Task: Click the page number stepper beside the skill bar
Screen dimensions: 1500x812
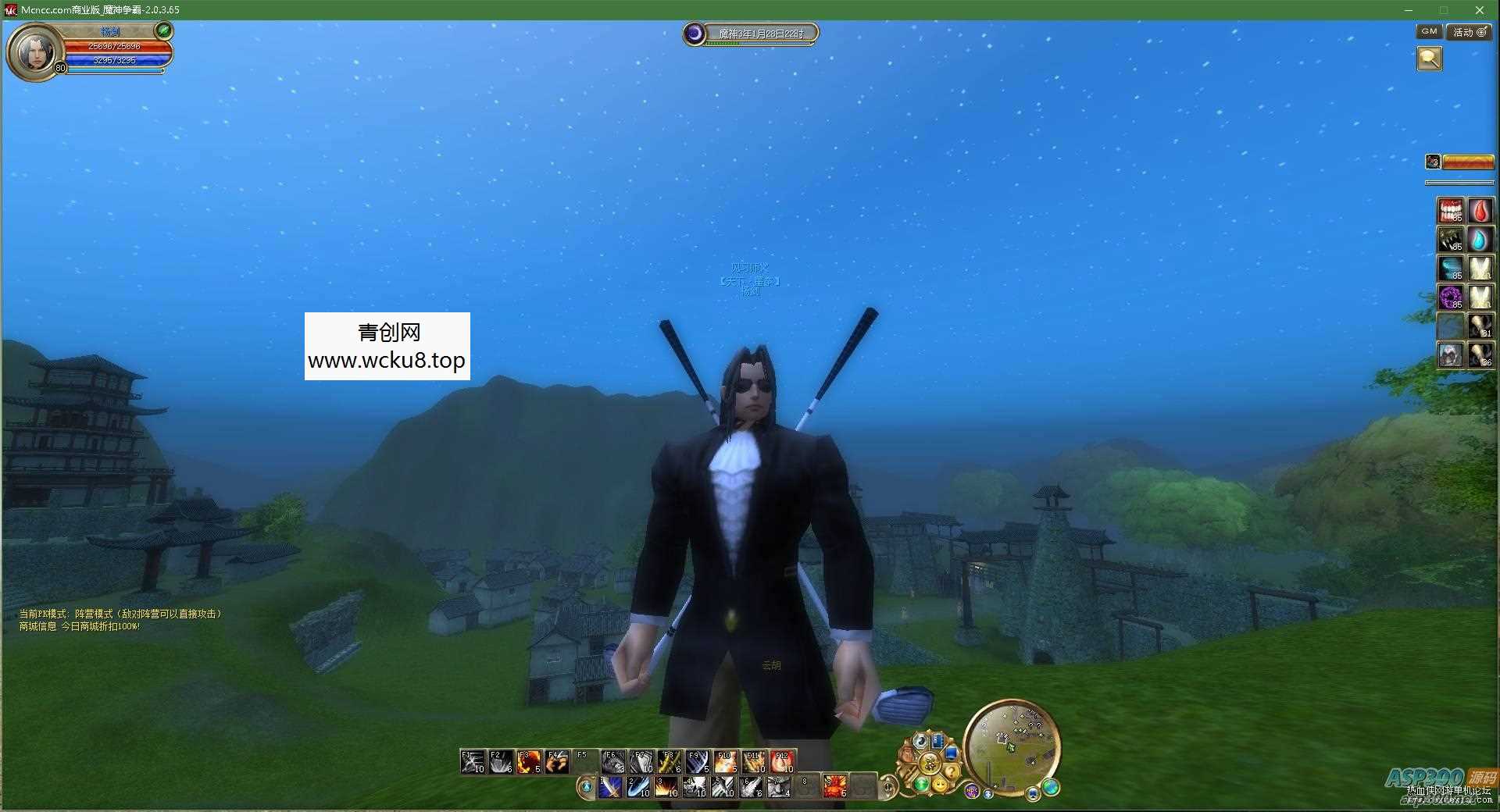Action: point(887,786)
